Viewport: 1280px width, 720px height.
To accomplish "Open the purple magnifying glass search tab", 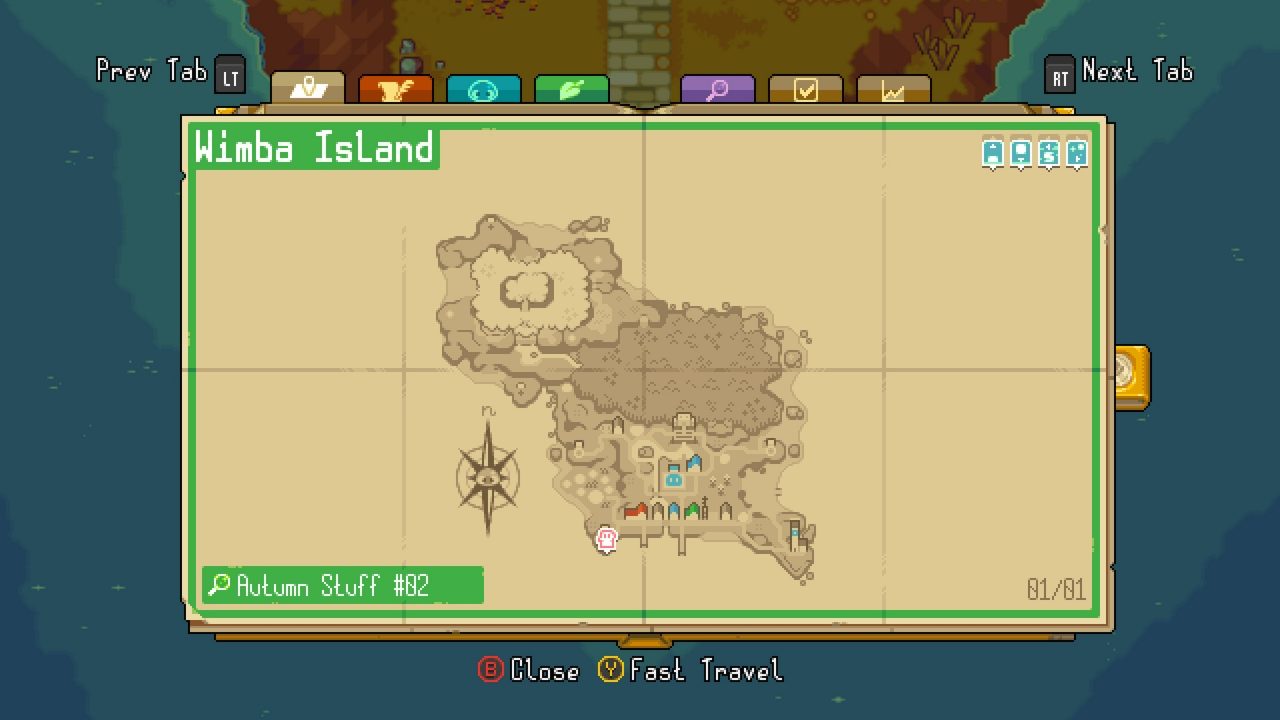I will [718, 87].
